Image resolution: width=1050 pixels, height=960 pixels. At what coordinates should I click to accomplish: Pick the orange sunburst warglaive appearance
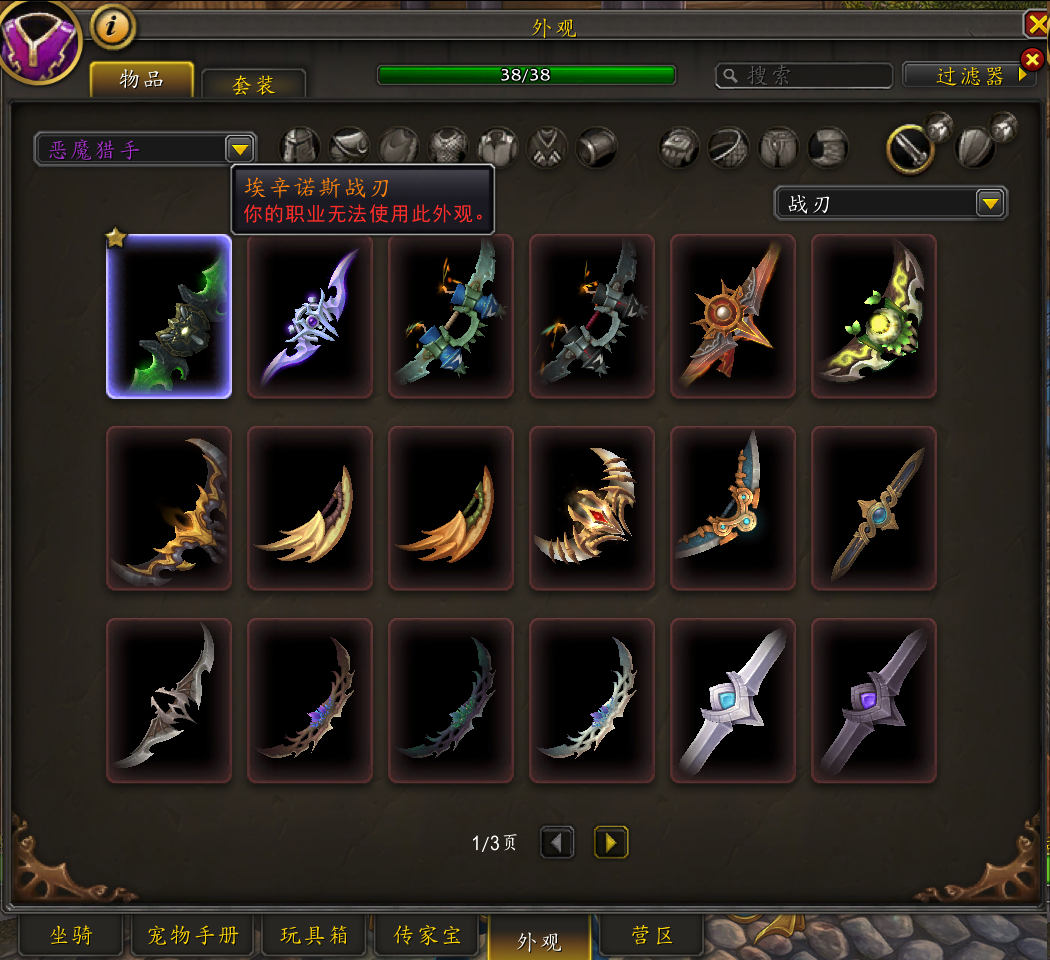point(733,316)
